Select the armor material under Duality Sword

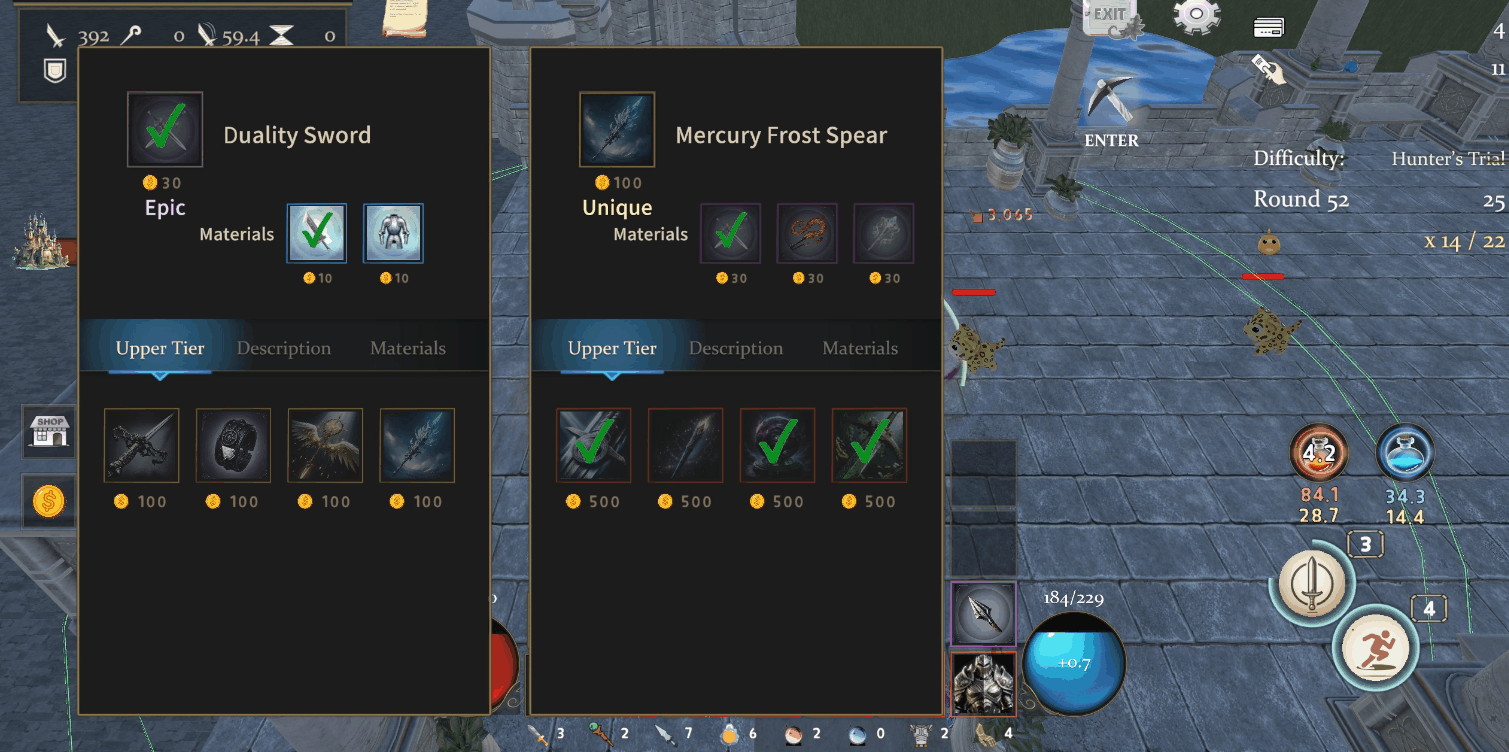pyautogui.click(x=393, y=233)
